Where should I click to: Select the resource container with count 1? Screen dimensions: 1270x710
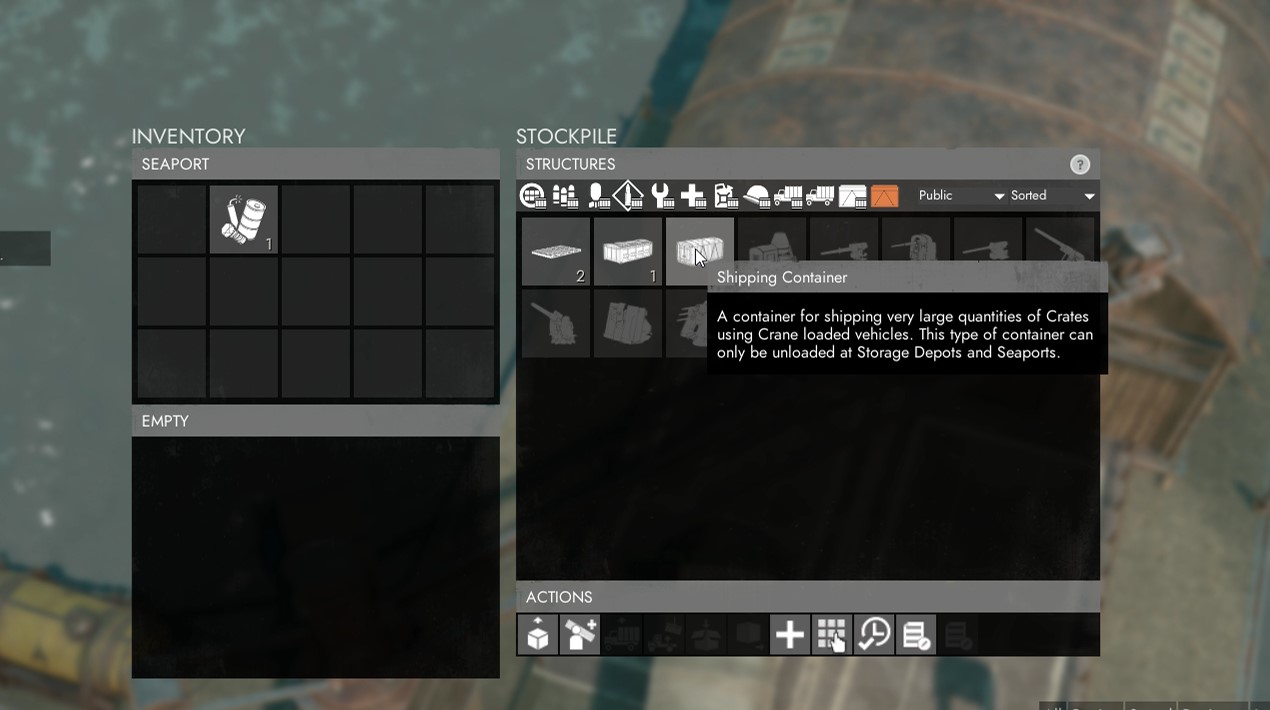(628, 252)
